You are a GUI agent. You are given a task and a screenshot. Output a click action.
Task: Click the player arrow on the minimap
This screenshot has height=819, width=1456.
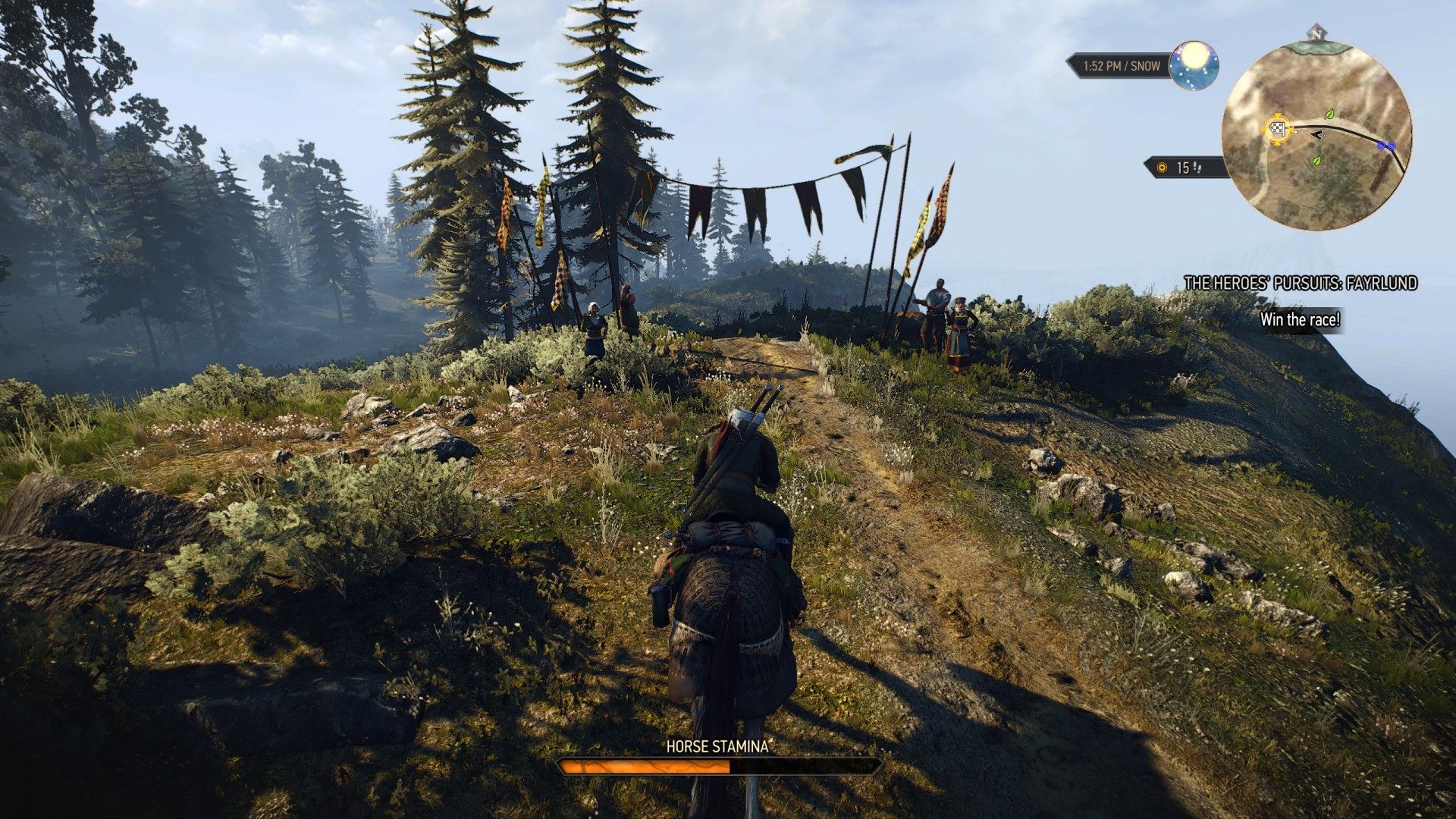point(1317,135)
